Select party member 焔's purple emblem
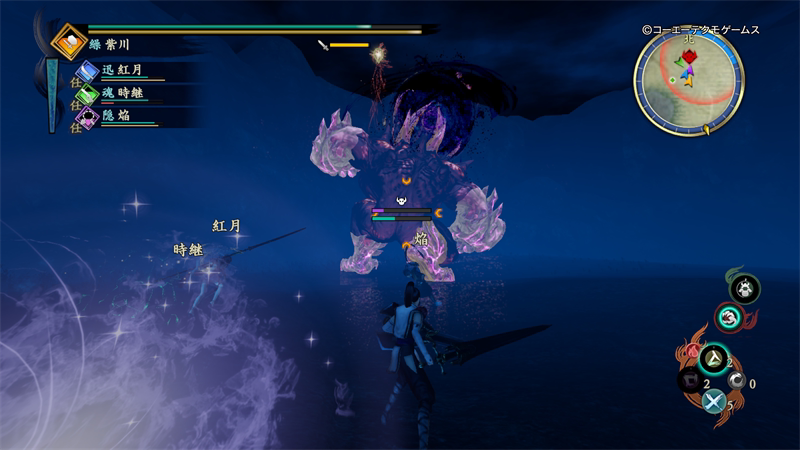 [88, 118]
